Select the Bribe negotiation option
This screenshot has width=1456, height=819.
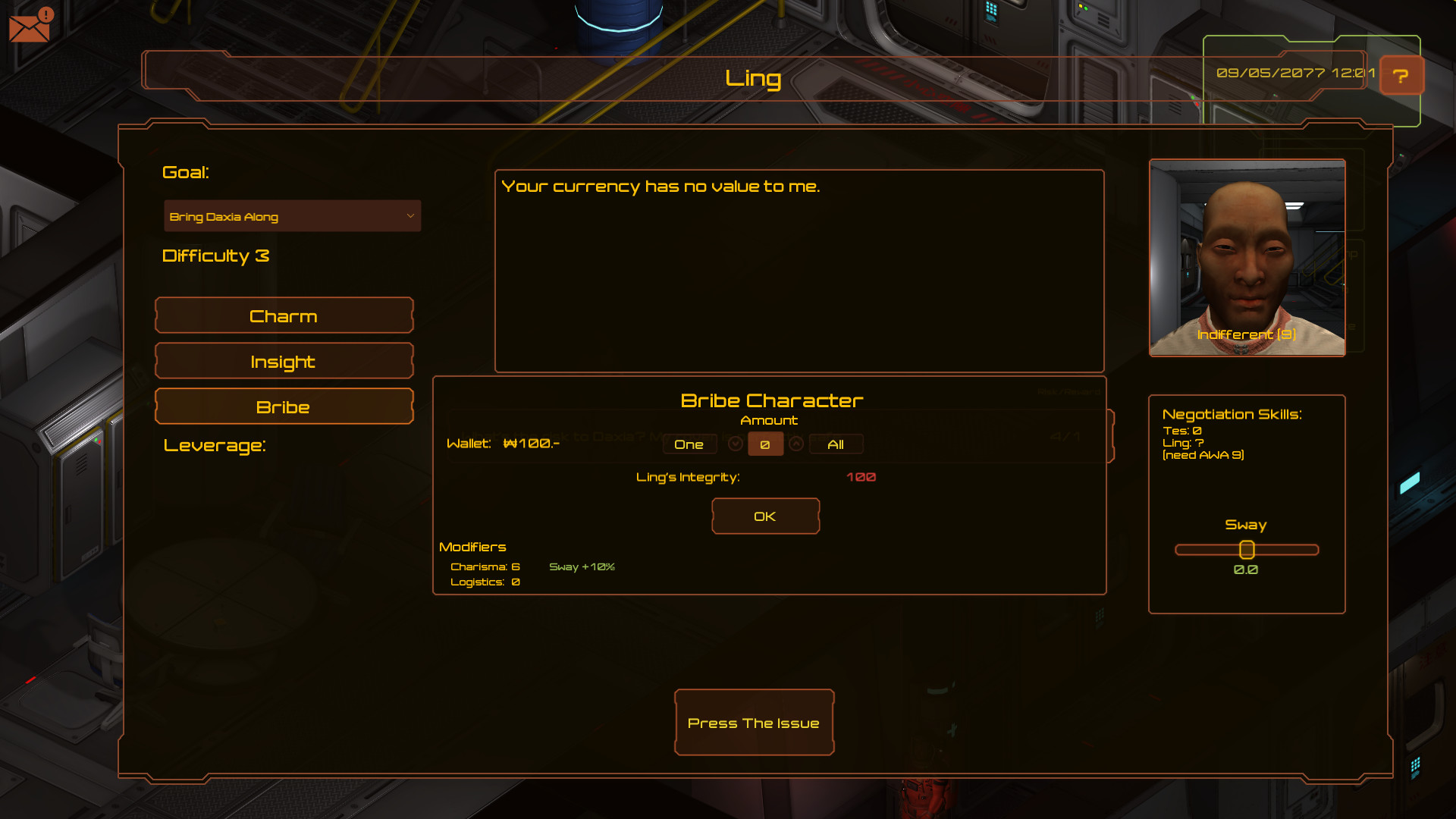click(x=284, y=406)
